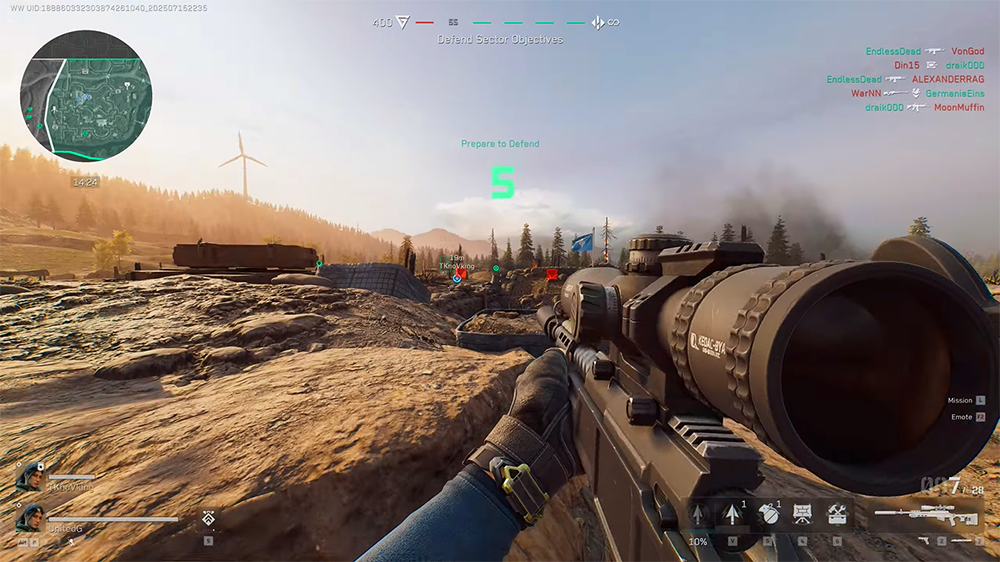Click the charging arrow ability at 10%

tap(698, 516)
